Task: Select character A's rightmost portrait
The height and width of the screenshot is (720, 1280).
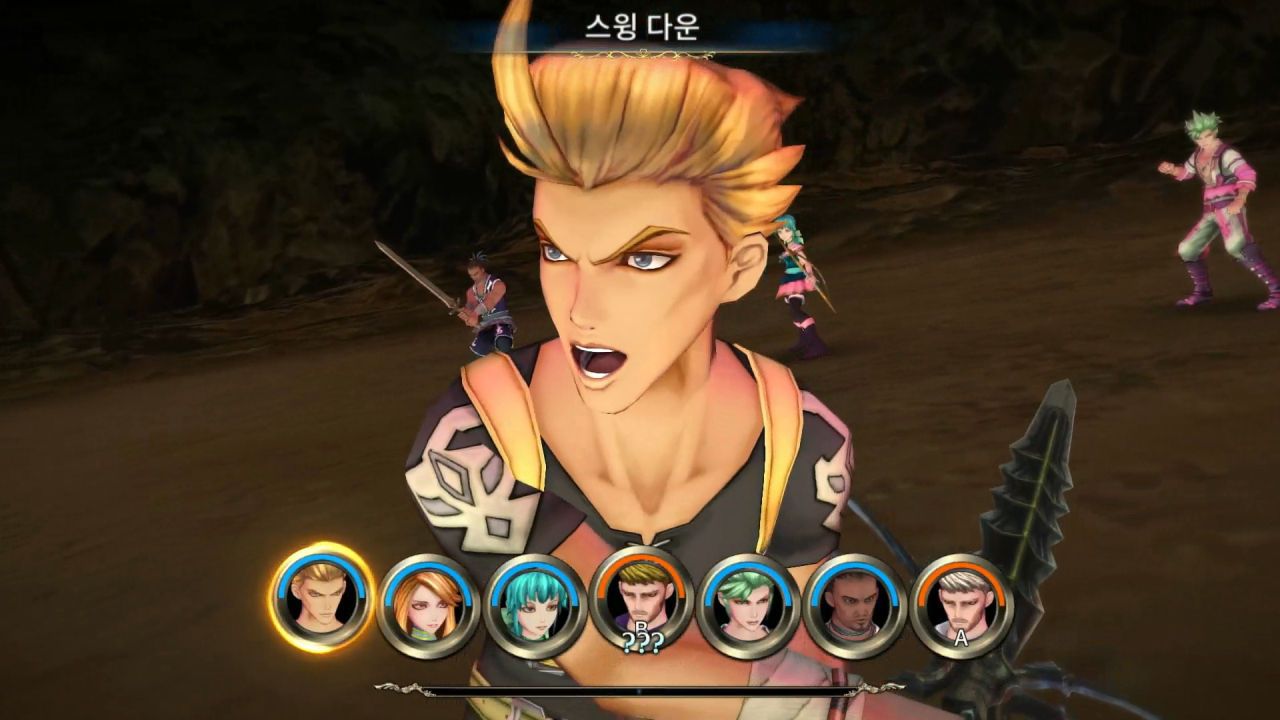Action: 962,600
